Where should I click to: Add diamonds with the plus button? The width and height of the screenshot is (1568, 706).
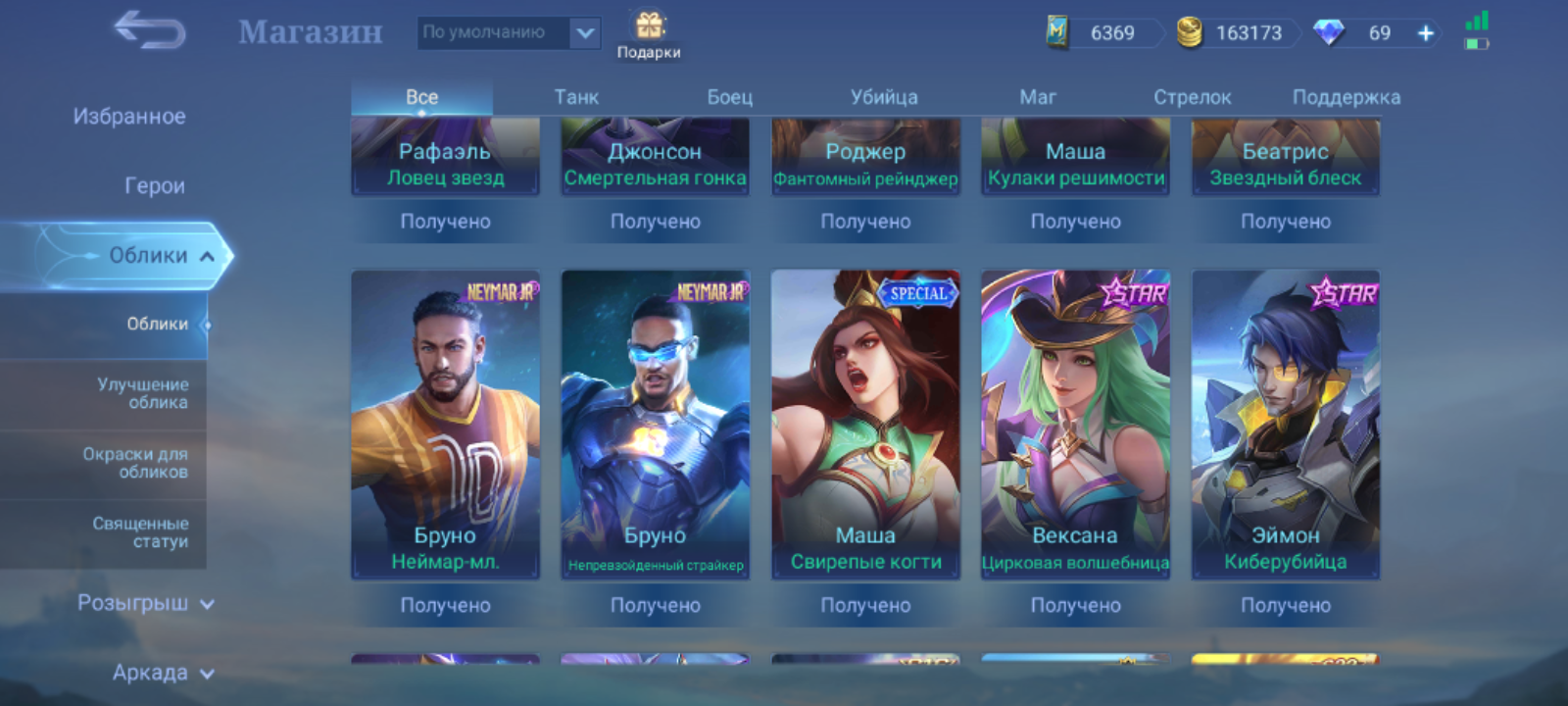point(1426,33)
